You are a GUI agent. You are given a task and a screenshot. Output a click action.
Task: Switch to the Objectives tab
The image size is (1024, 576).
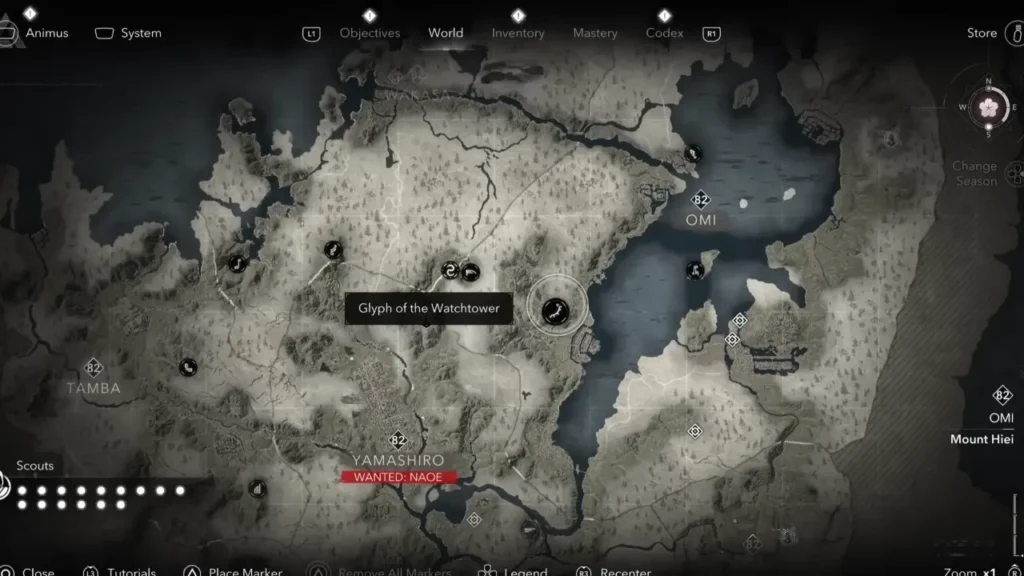369,33
